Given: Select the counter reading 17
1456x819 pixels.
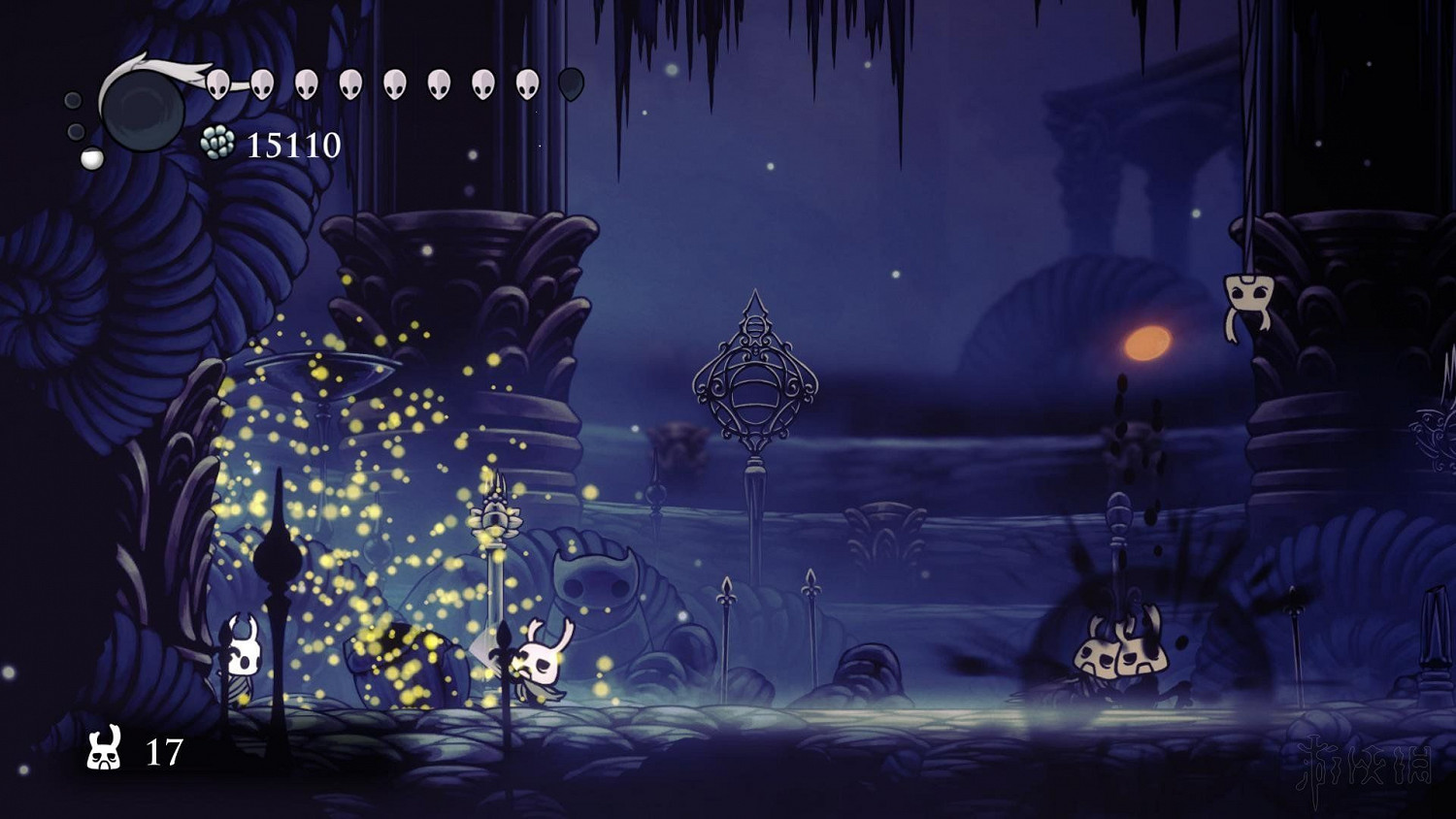Looking at the screenshot, I should coord(164,750).
